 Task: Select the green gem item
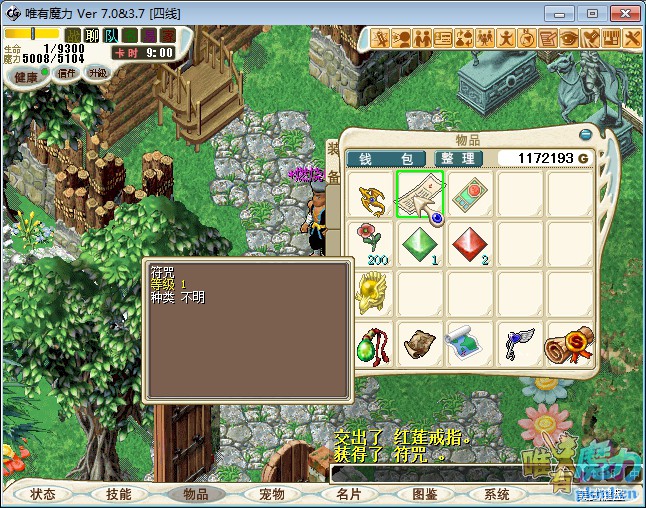(420, 243)
